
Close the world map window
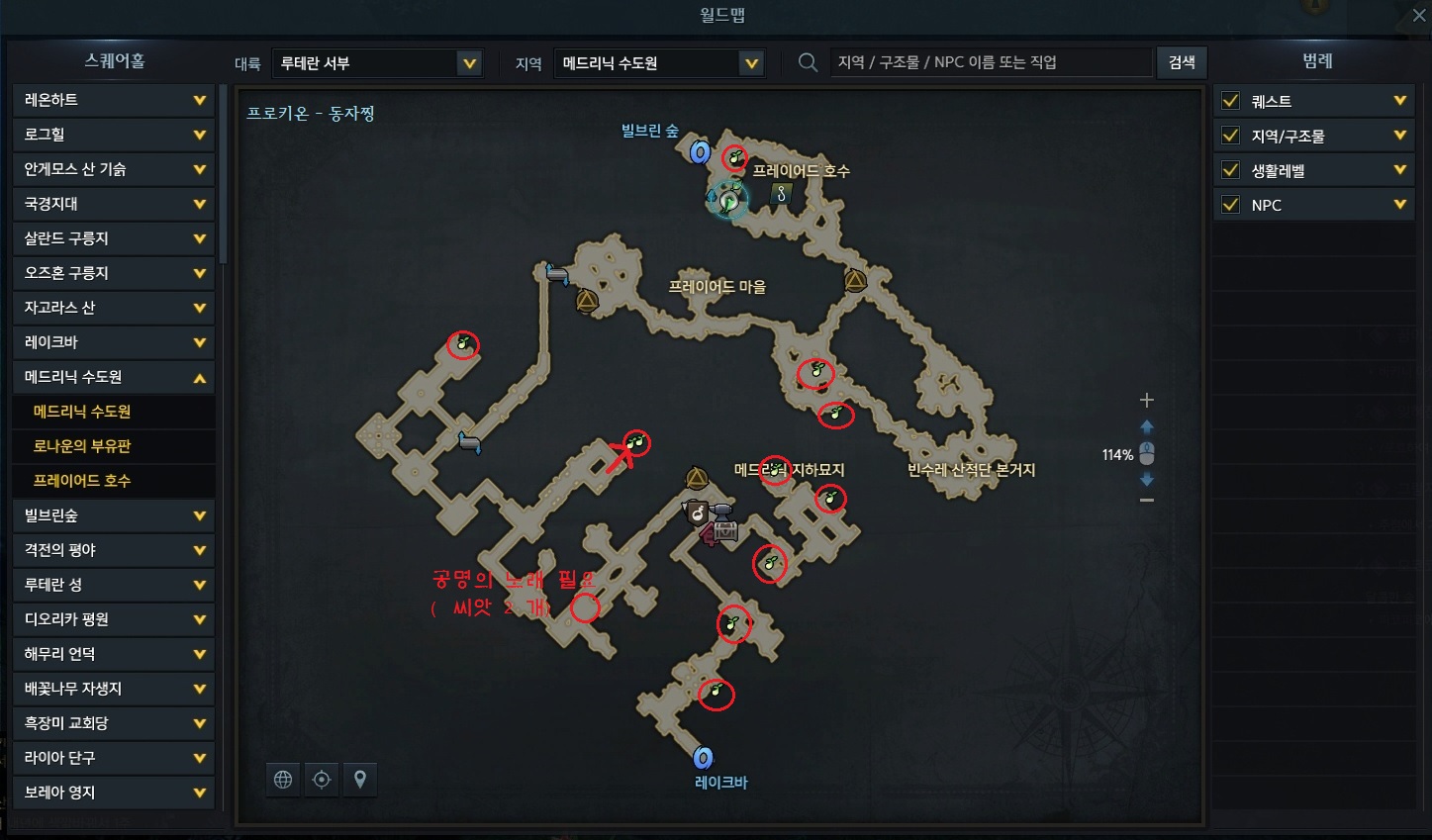pos(1418,15)
